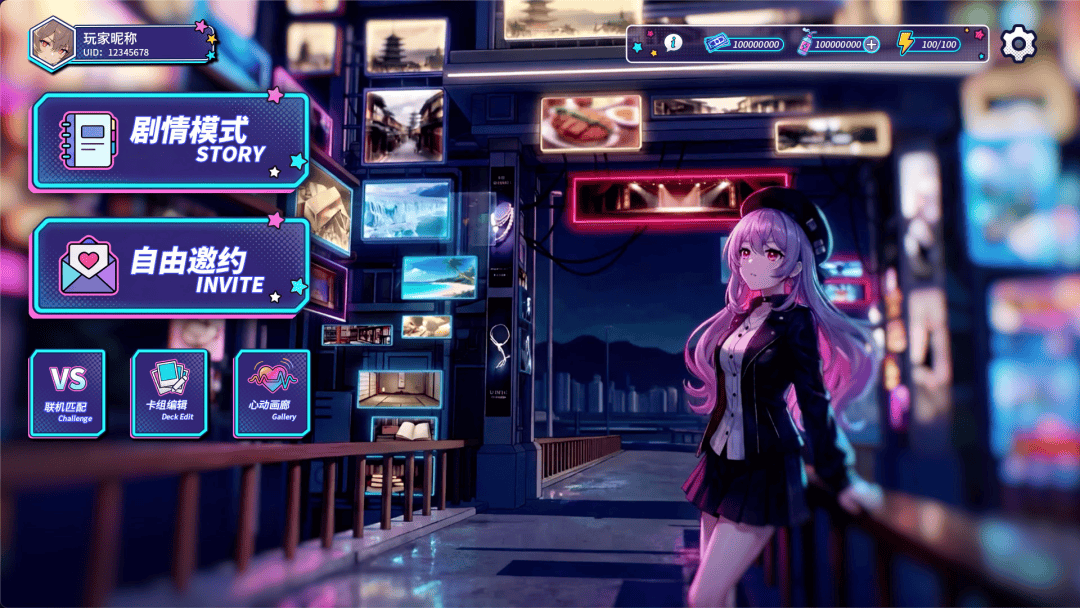
Task: Open the Story mode (剧情模式)
Action: (170, 142)
